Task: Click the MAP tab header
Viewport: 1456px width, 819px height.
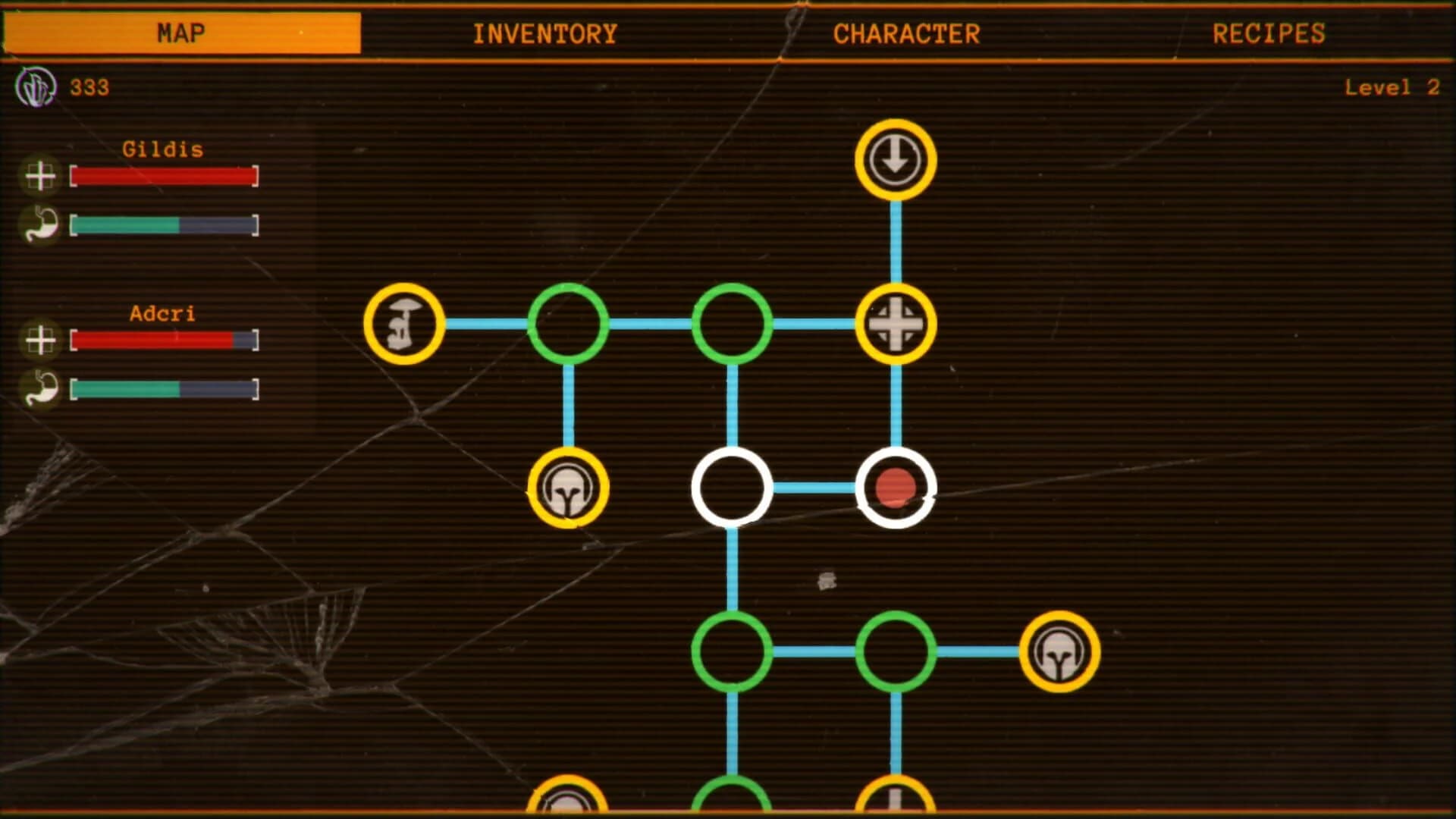Action: coord(180,32)
